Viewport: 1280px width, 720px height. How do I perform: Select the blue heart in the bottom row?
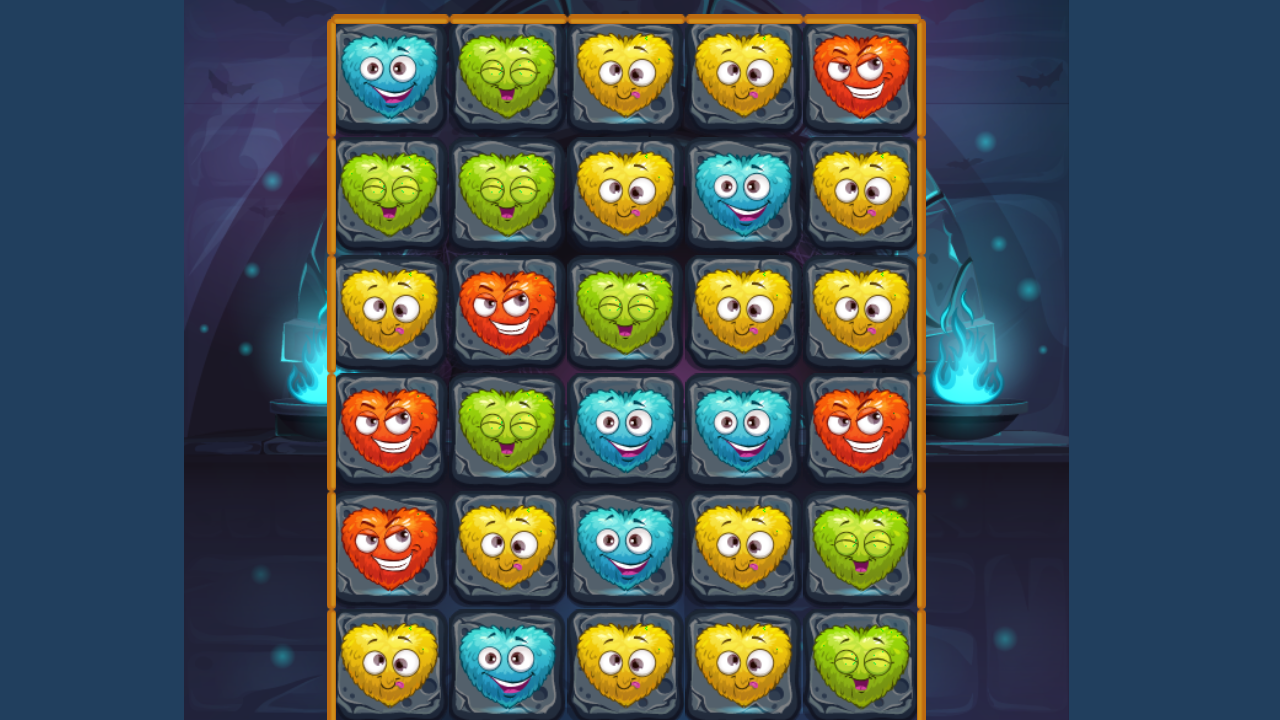[505, 665]
